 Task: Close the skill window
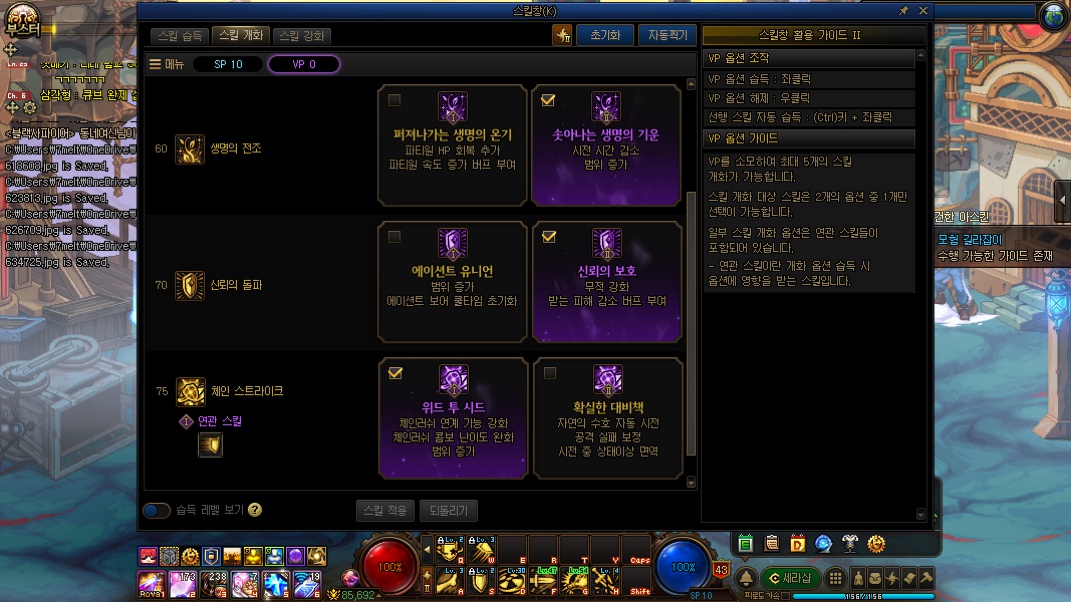923,10
